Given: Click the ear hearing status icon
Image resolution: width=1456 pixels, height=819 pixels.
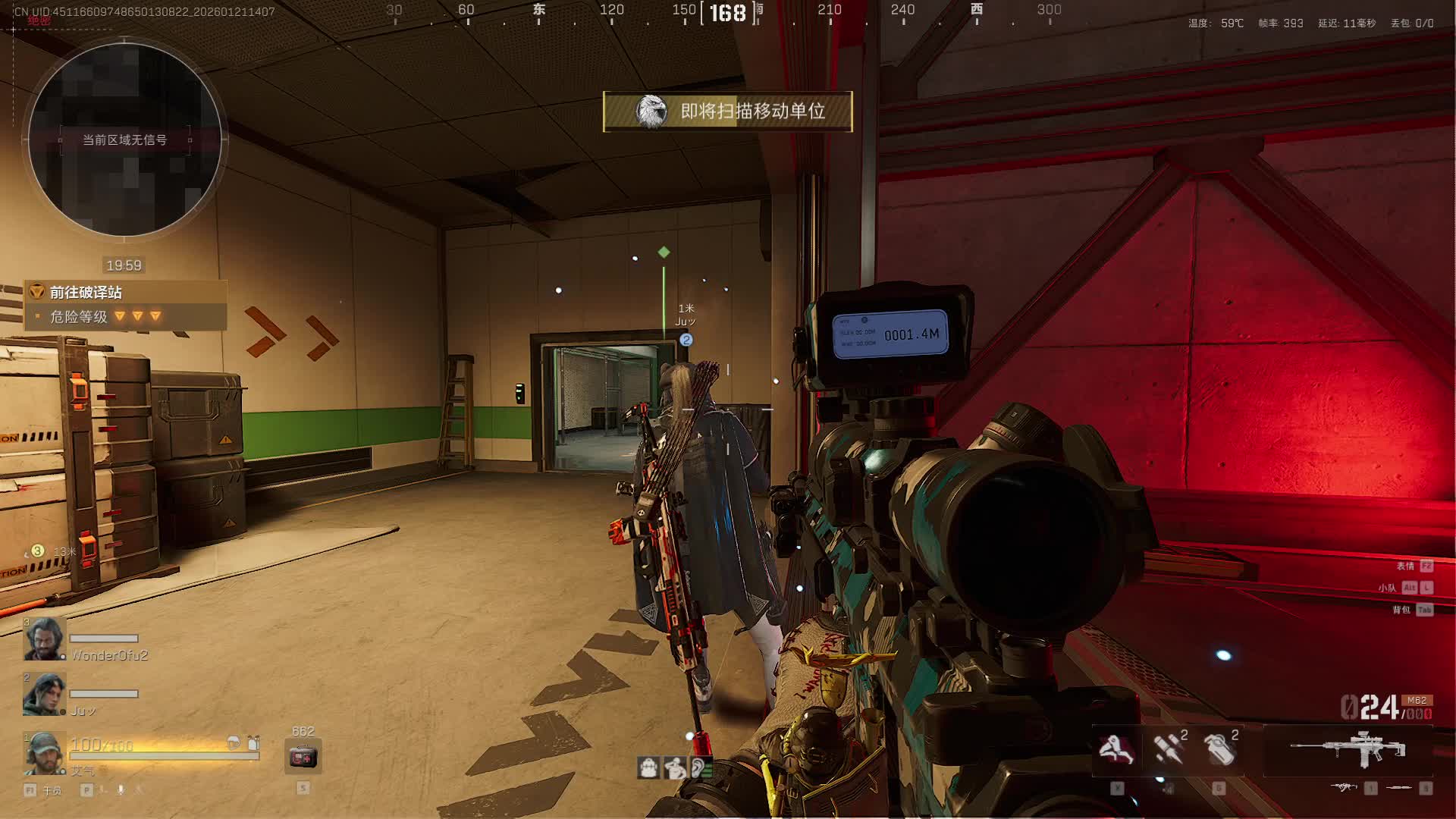Looking at the screenshot, I should pyautogui.click(x=700, y=768).
